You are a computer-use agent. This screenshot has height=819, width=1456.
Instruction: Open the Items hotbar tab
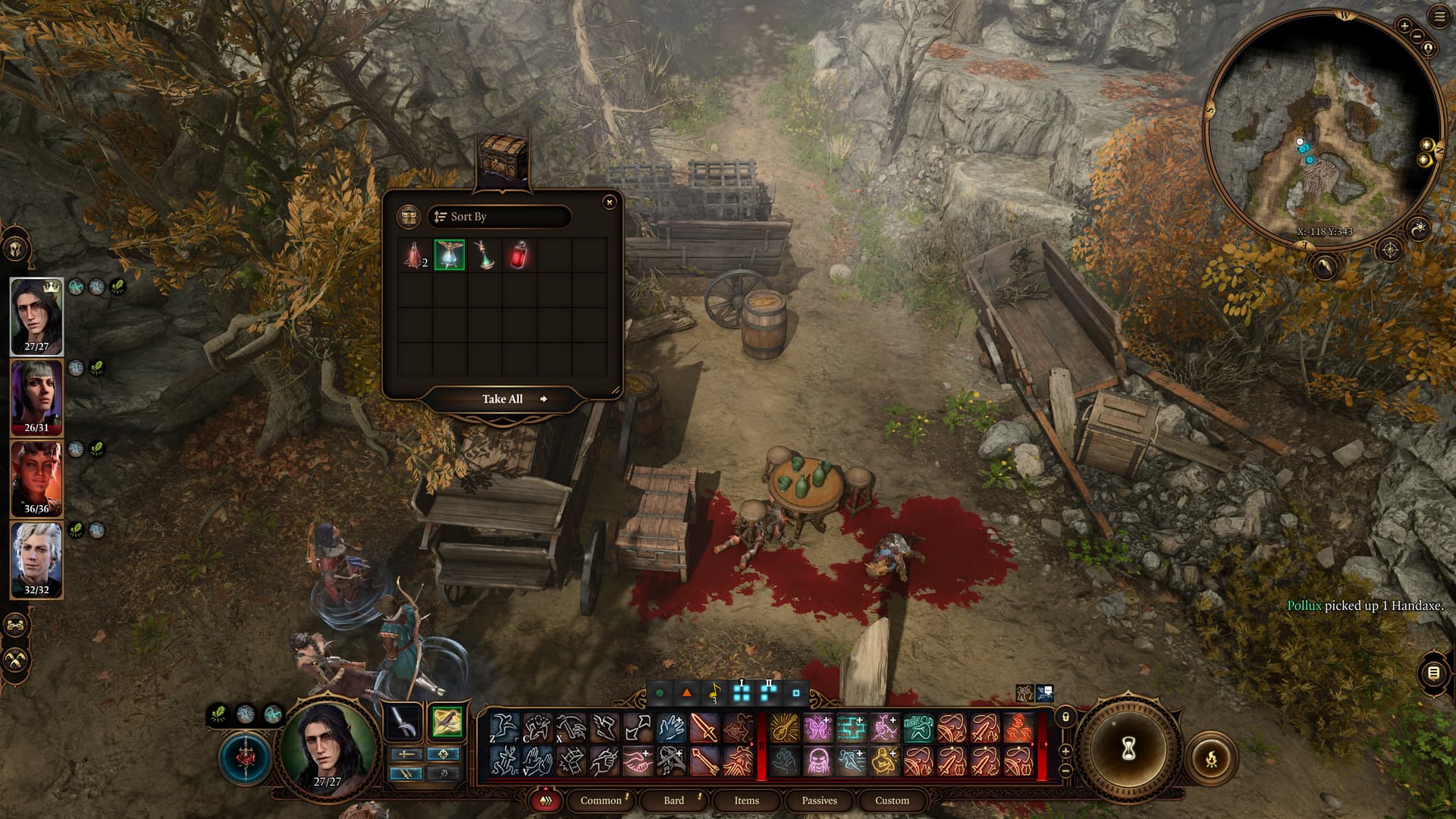click(x=746, y=800)
